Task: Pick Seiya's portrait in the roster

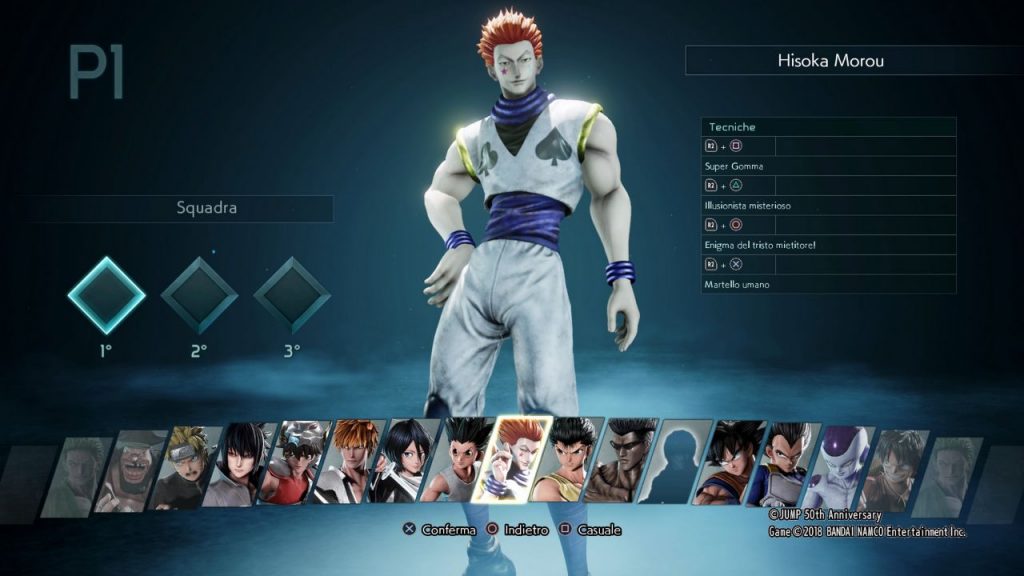Action: coord(301,463)
